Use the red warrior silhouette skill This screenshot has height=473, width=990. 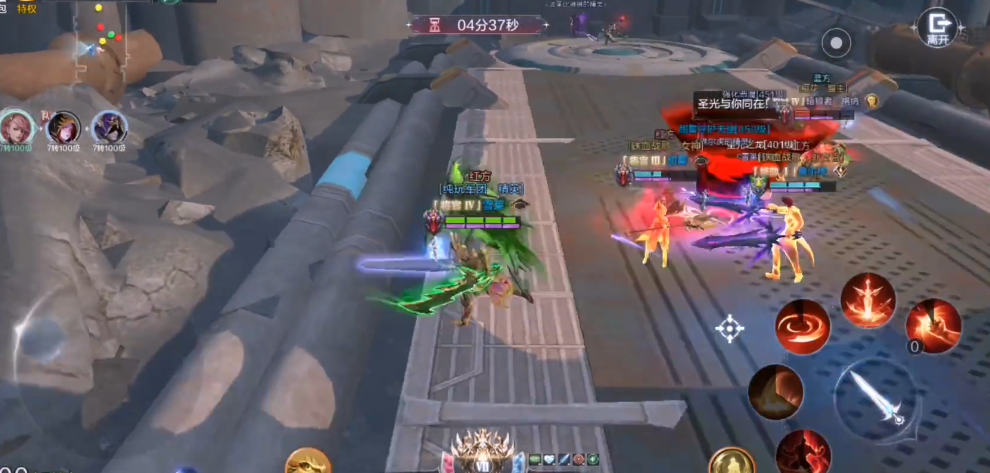[802, 451]
